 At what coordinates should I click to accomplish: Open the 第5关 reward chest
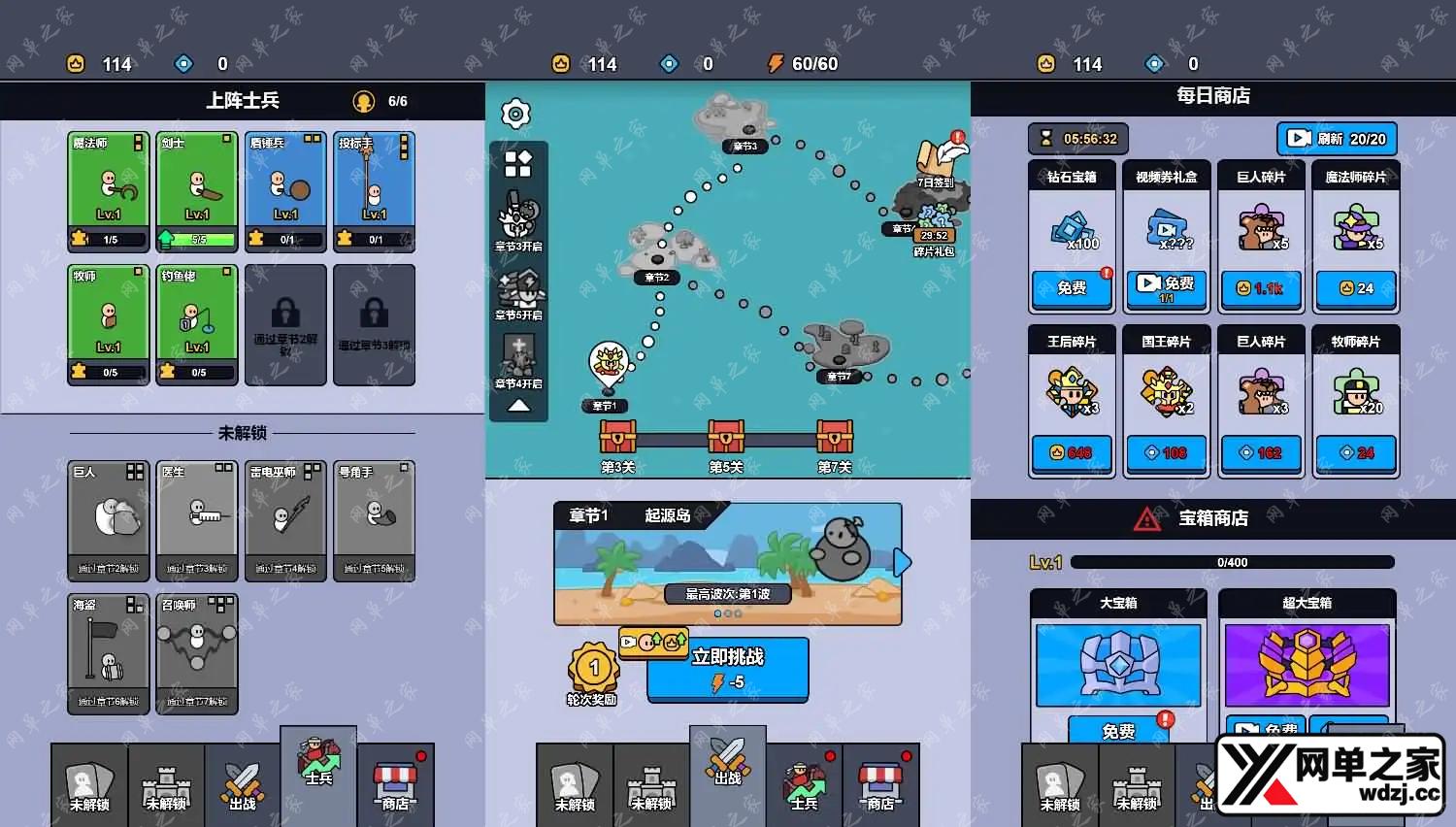pos(726,439)
